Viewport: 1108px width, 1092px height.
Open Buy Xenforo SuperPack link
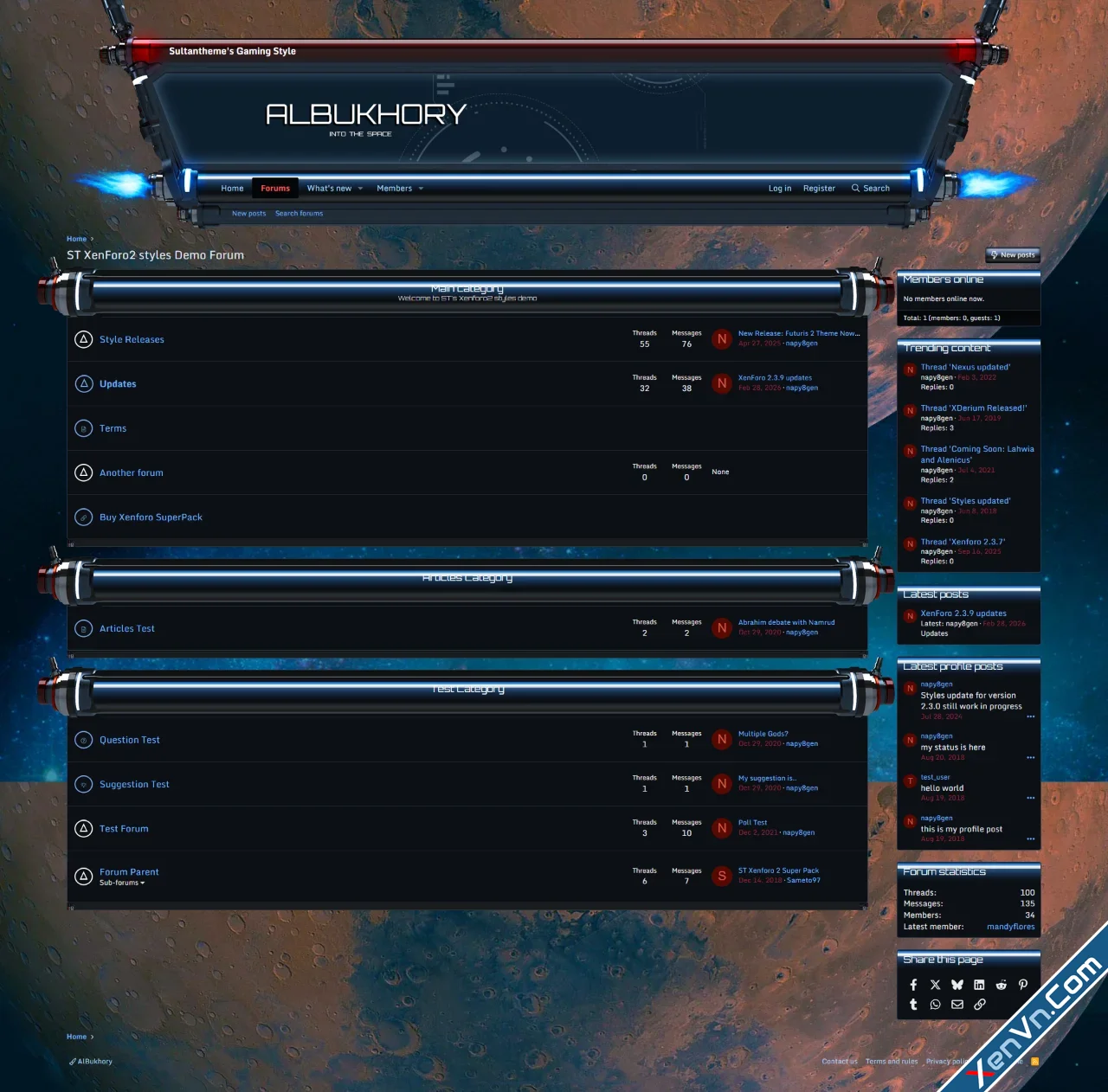(x=151, y=517)
